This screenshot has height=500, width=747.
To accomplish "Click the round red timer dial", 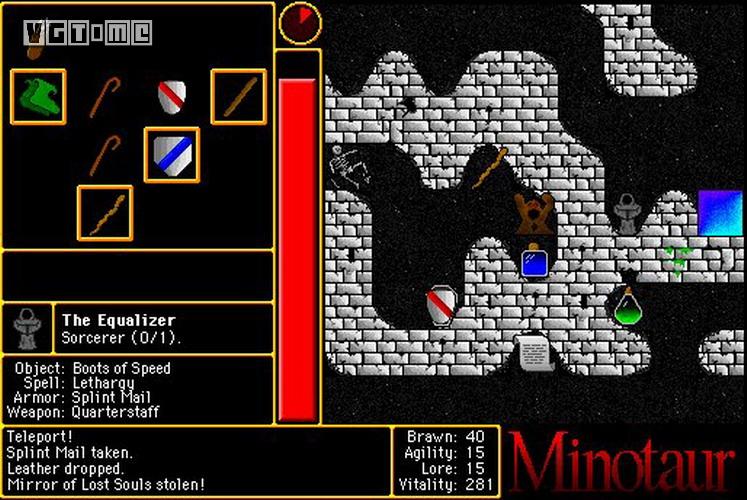I will (298, 23).
